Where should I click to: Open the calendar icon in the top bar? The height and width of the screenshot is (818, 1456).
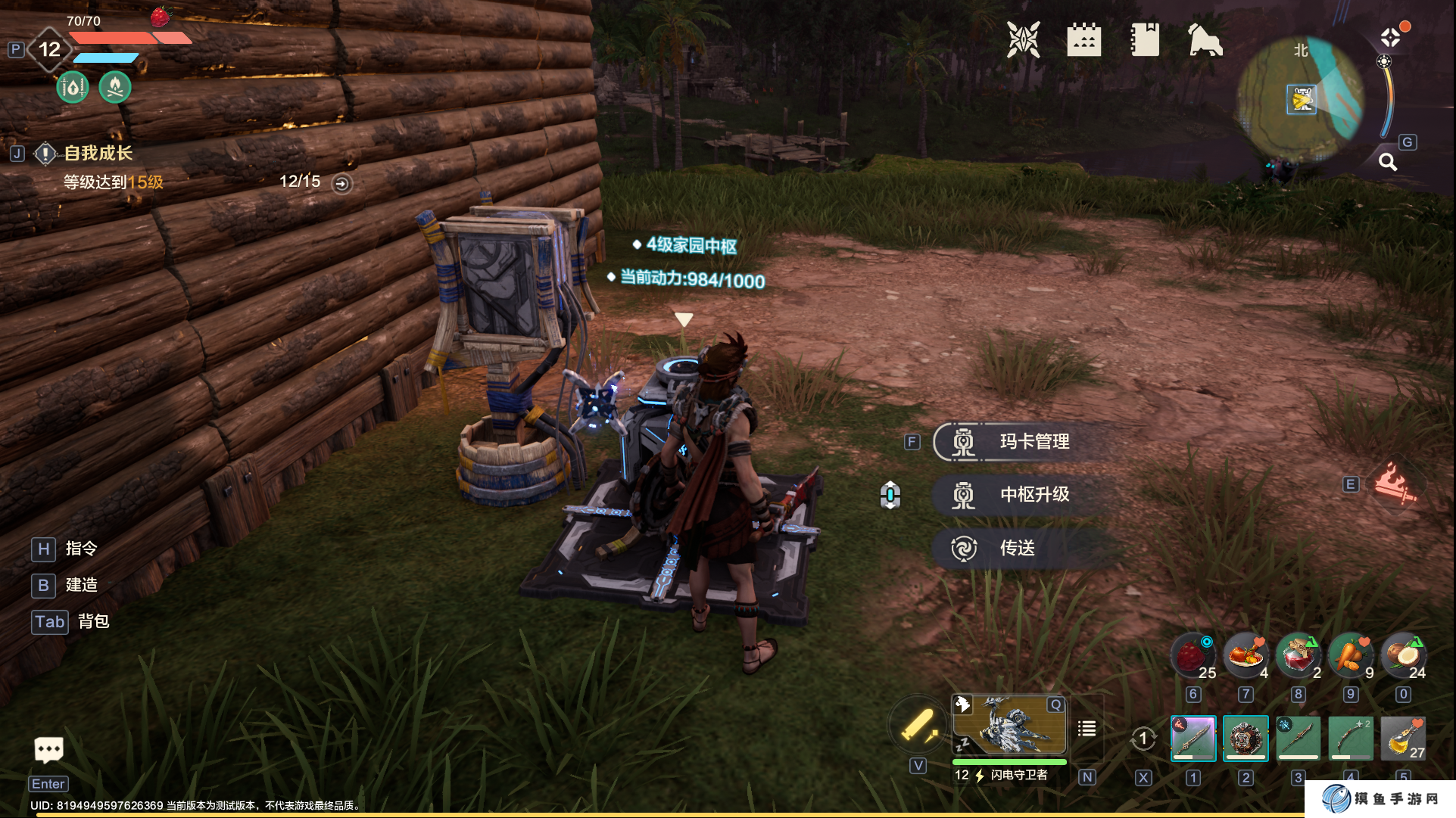tap(1083, 39)
